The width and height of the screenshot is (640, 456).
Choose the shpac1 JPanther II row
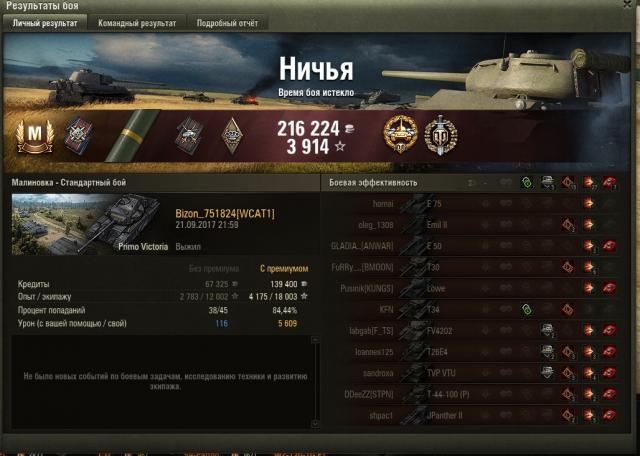pyautogui.click(x=470, y=416)
